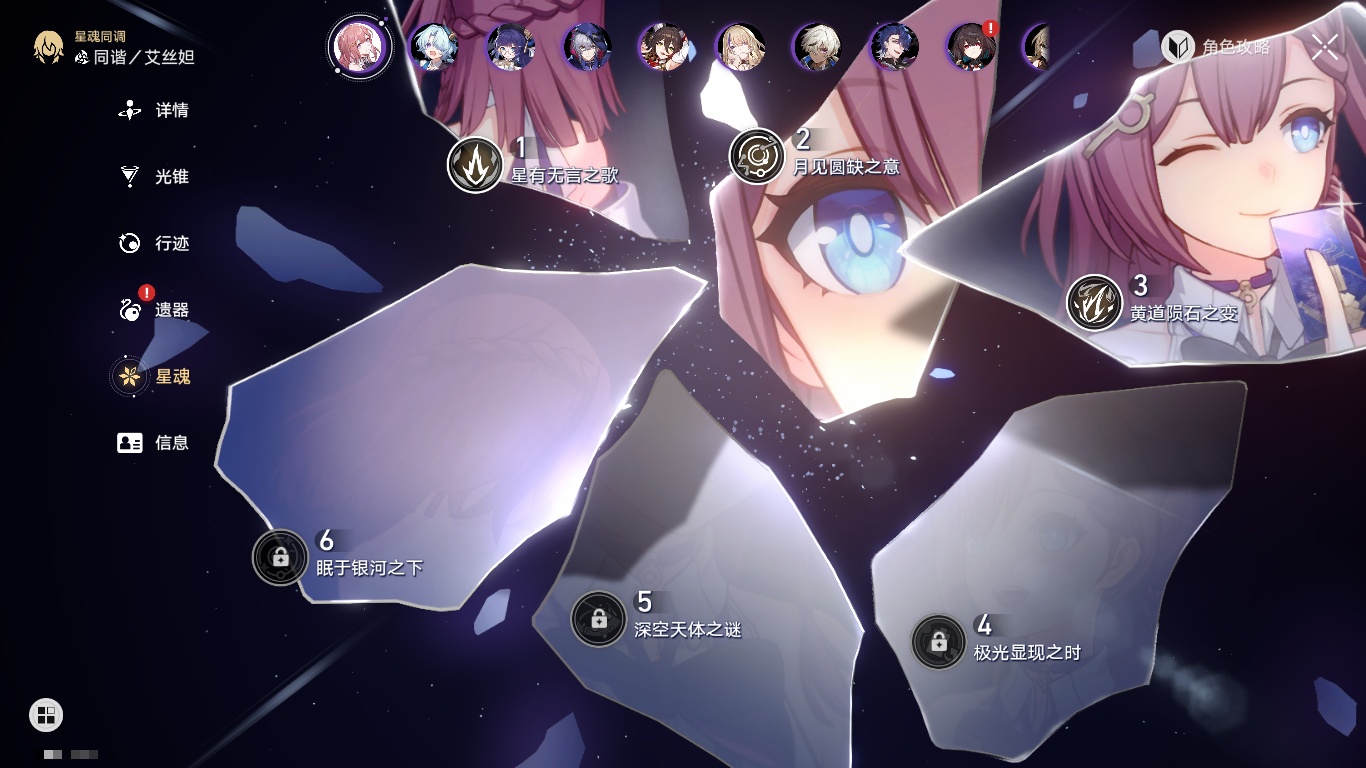Open the 信息 character info page

point(155,442)
